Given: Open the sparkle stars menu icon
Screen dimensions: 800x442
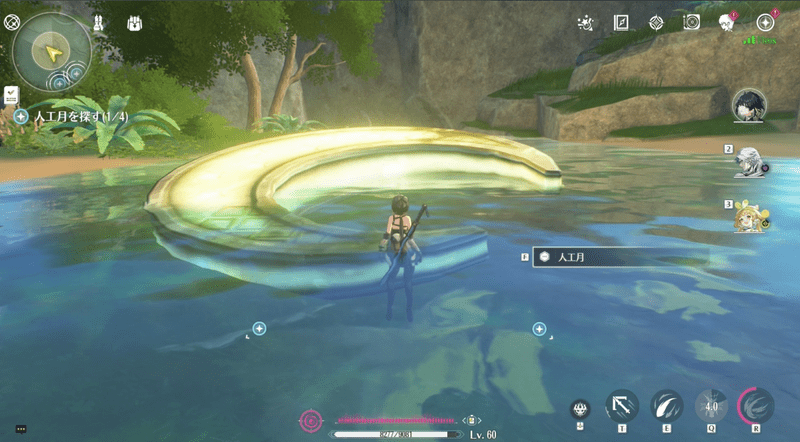Looking at the screenshot, I should (x=587, y=22).
